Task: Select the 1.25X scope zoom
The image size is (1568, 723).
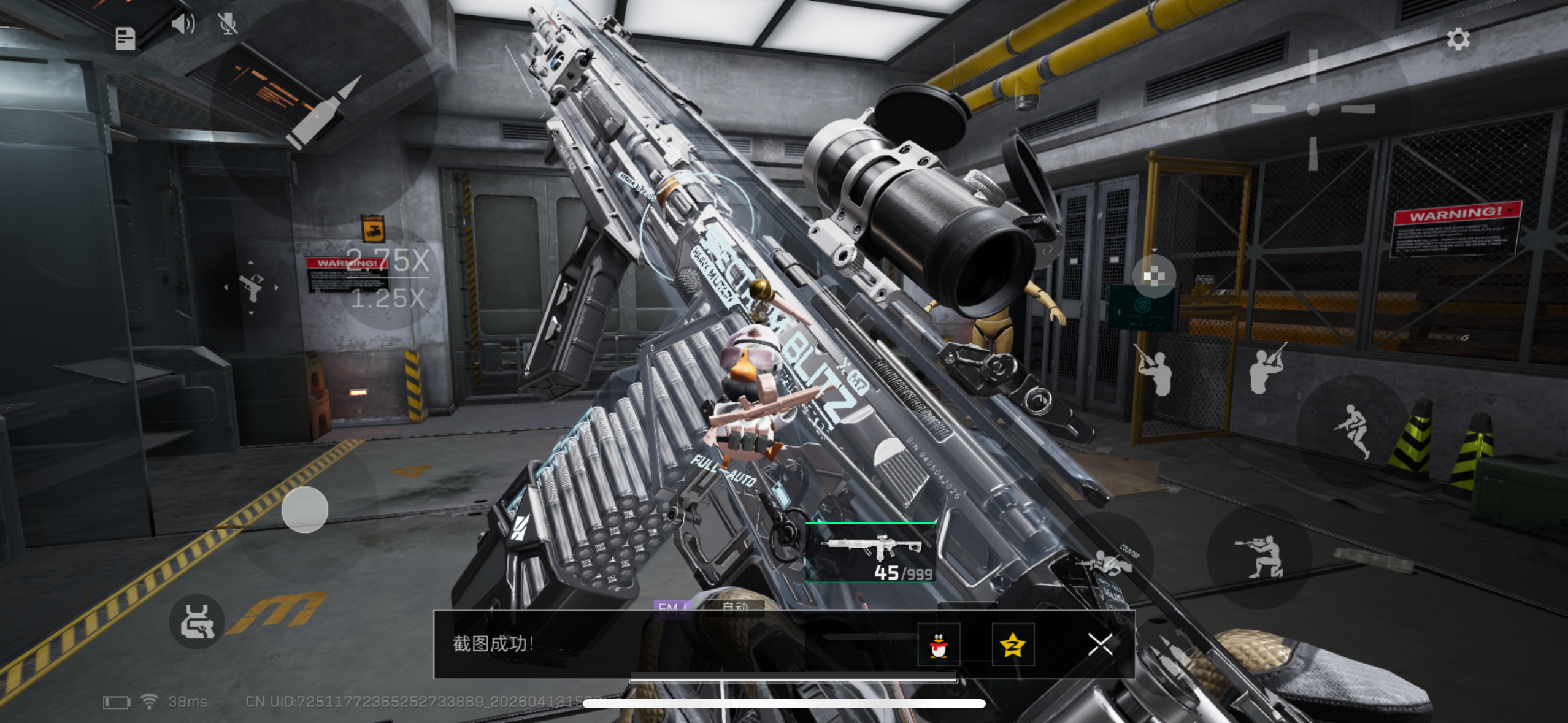Action: tap(388, 299)
